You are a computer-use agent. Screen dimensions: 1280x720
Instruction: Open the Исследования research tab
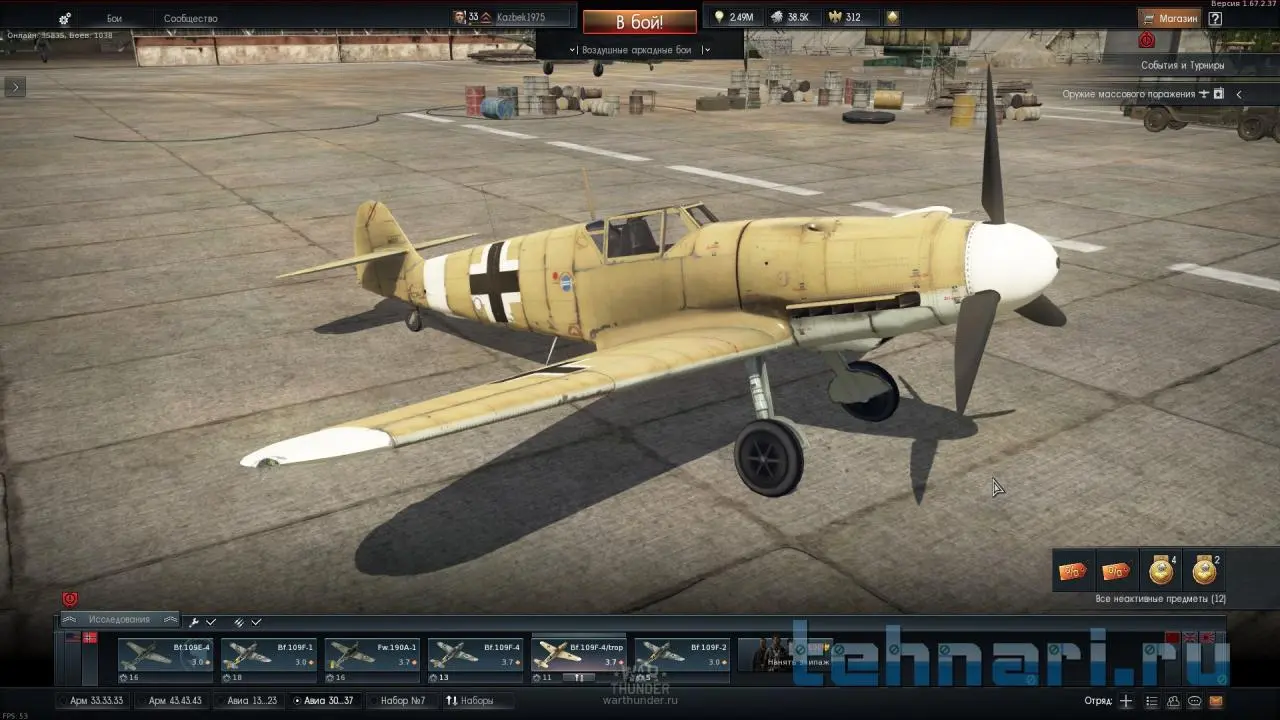[119, 620]
